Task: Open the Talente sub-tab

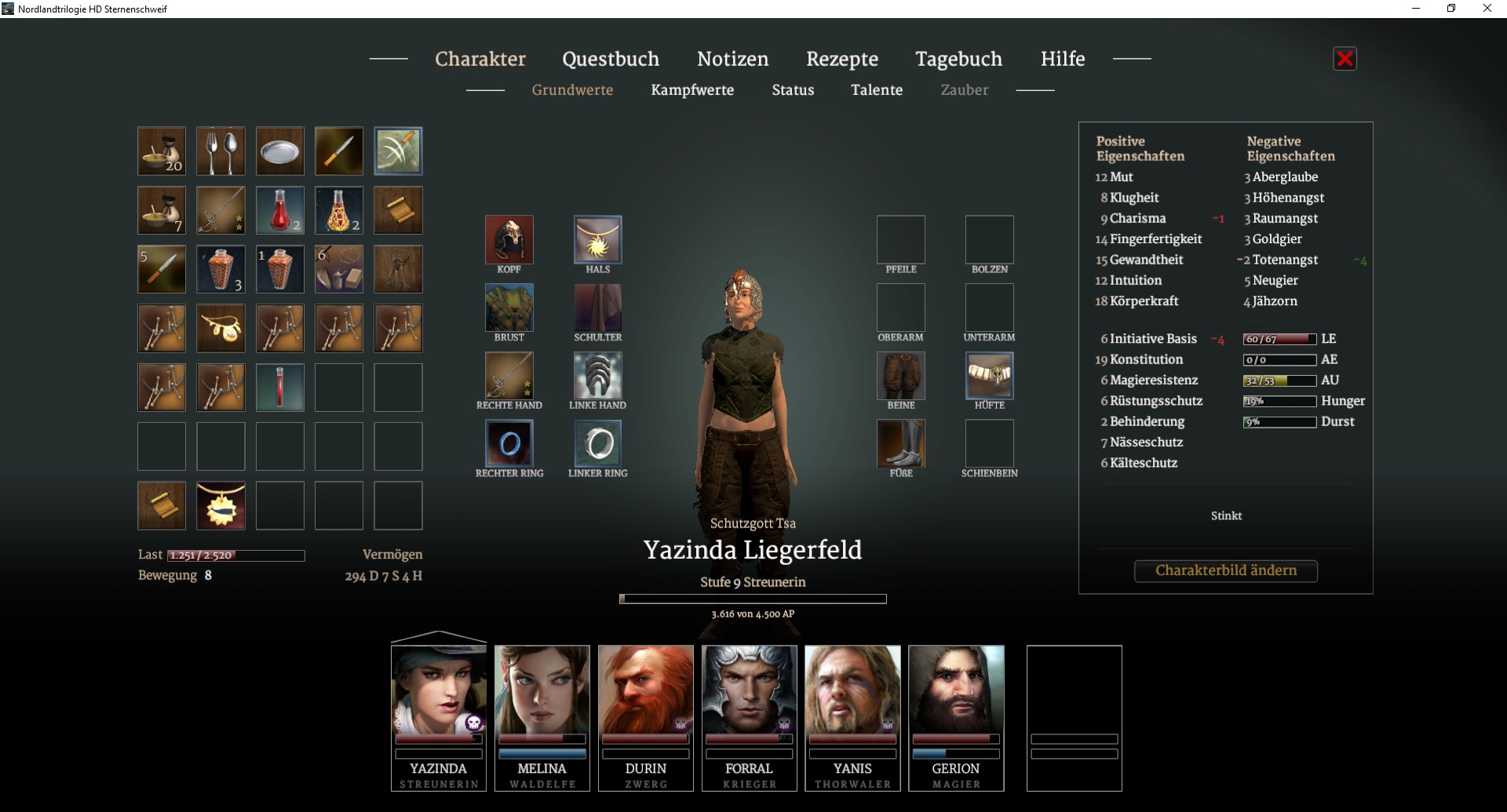Action: pyautogui.click(x=877, y=90)
